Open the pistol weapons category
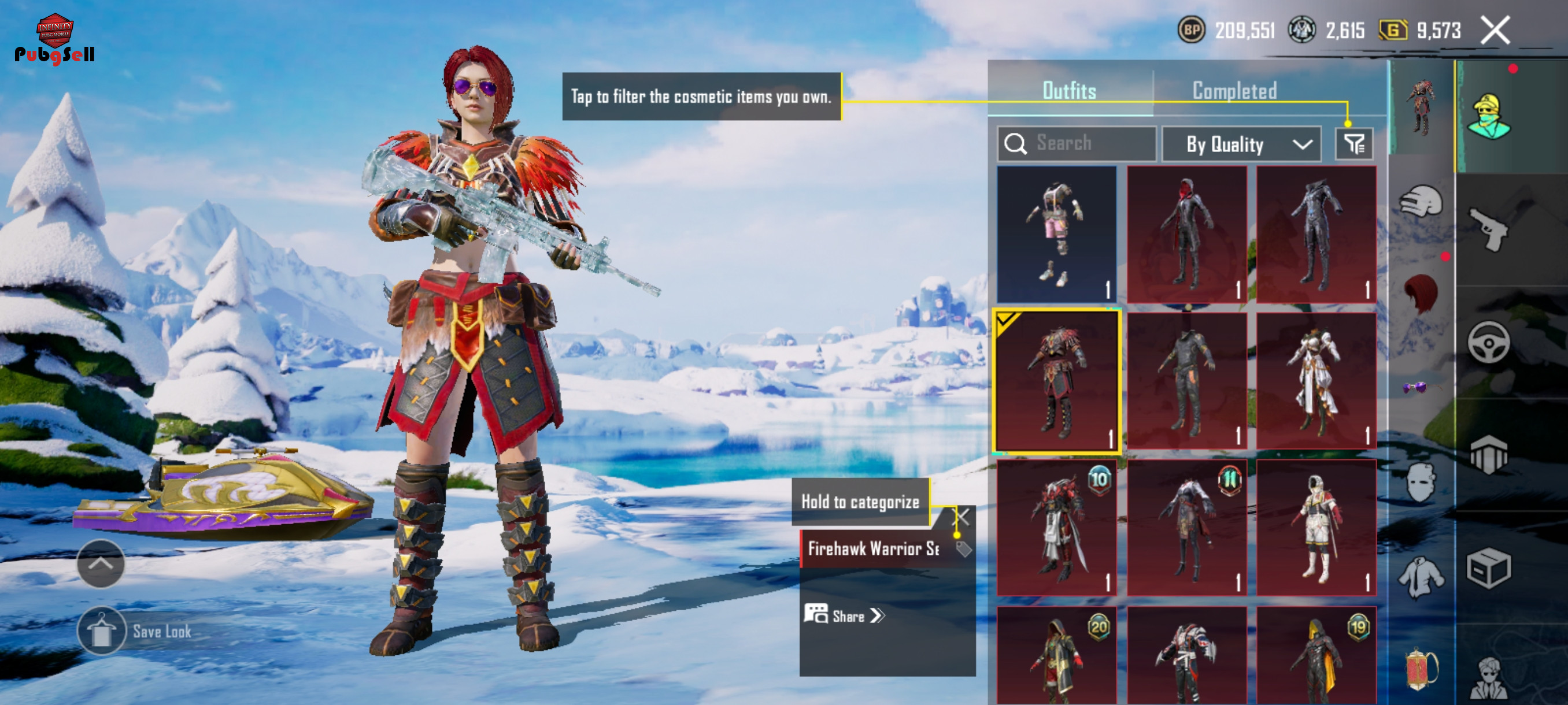 [1489, 229]
